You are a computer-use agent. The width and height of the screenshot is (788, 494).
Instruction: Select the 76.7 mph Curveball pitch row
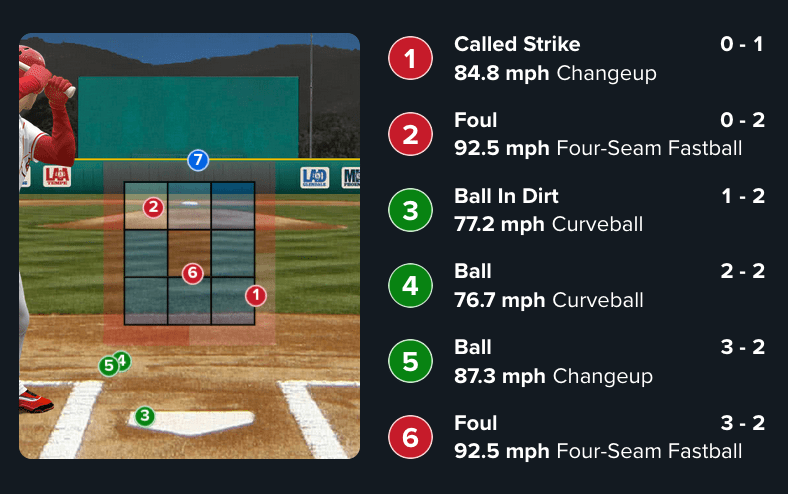click(x=576, y=286)
